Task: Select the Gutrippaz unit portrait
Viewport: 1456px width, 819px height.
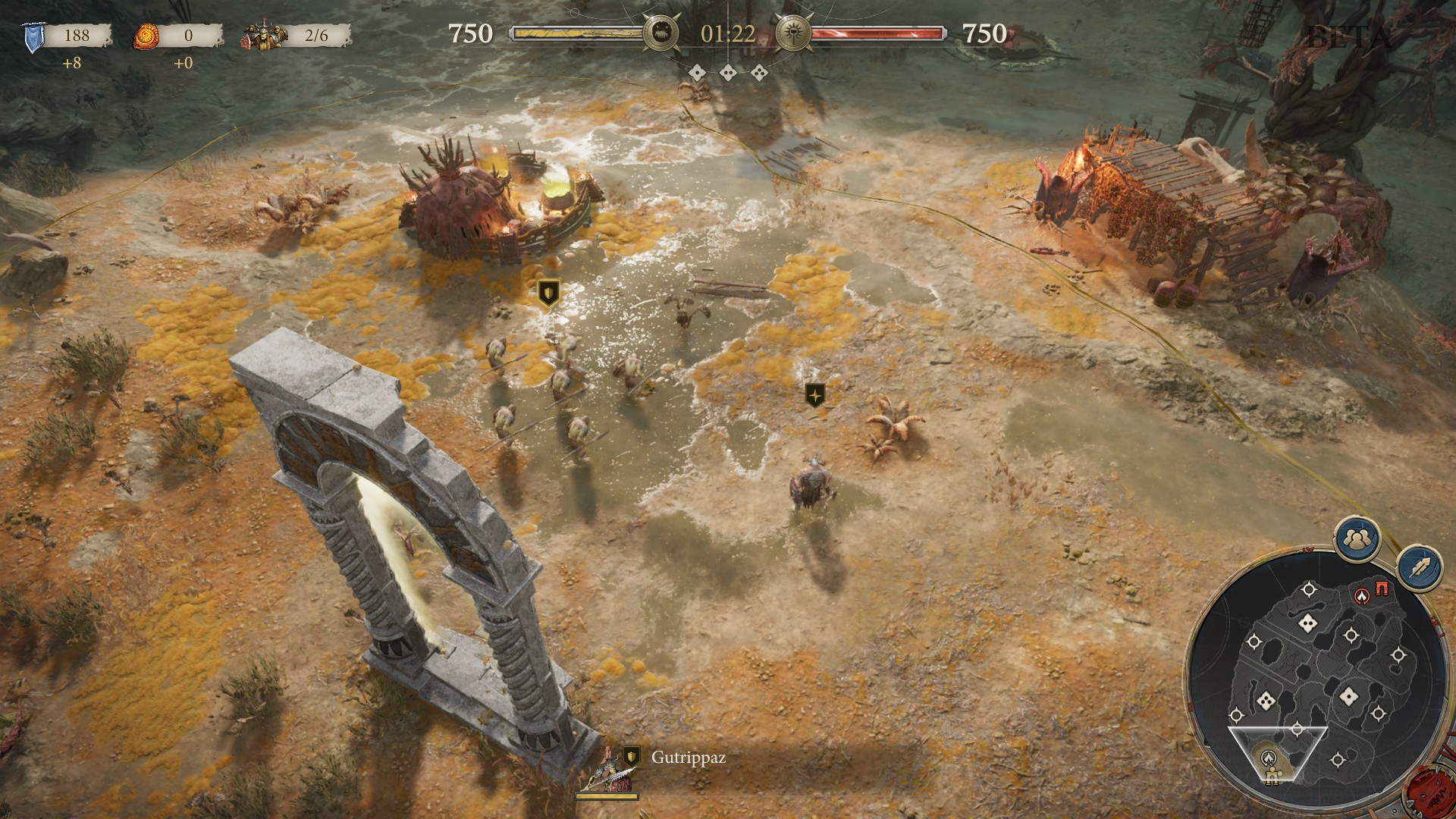Action: pos(607,771)
